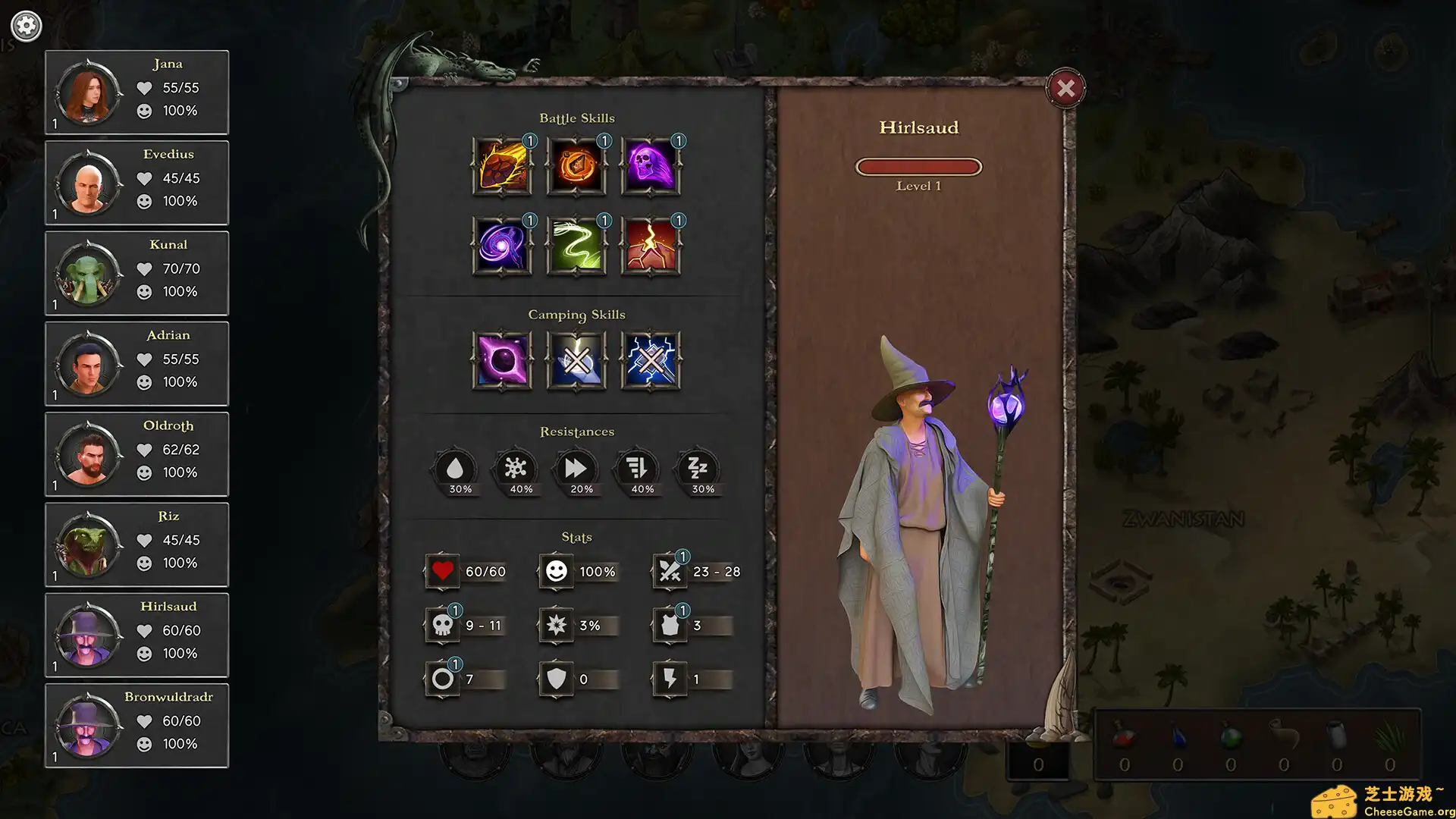Image resolution: width=1456 pixels, height=819 pixels.
Task: Click the cracked lava ground skill
Action: coord(651,246)
